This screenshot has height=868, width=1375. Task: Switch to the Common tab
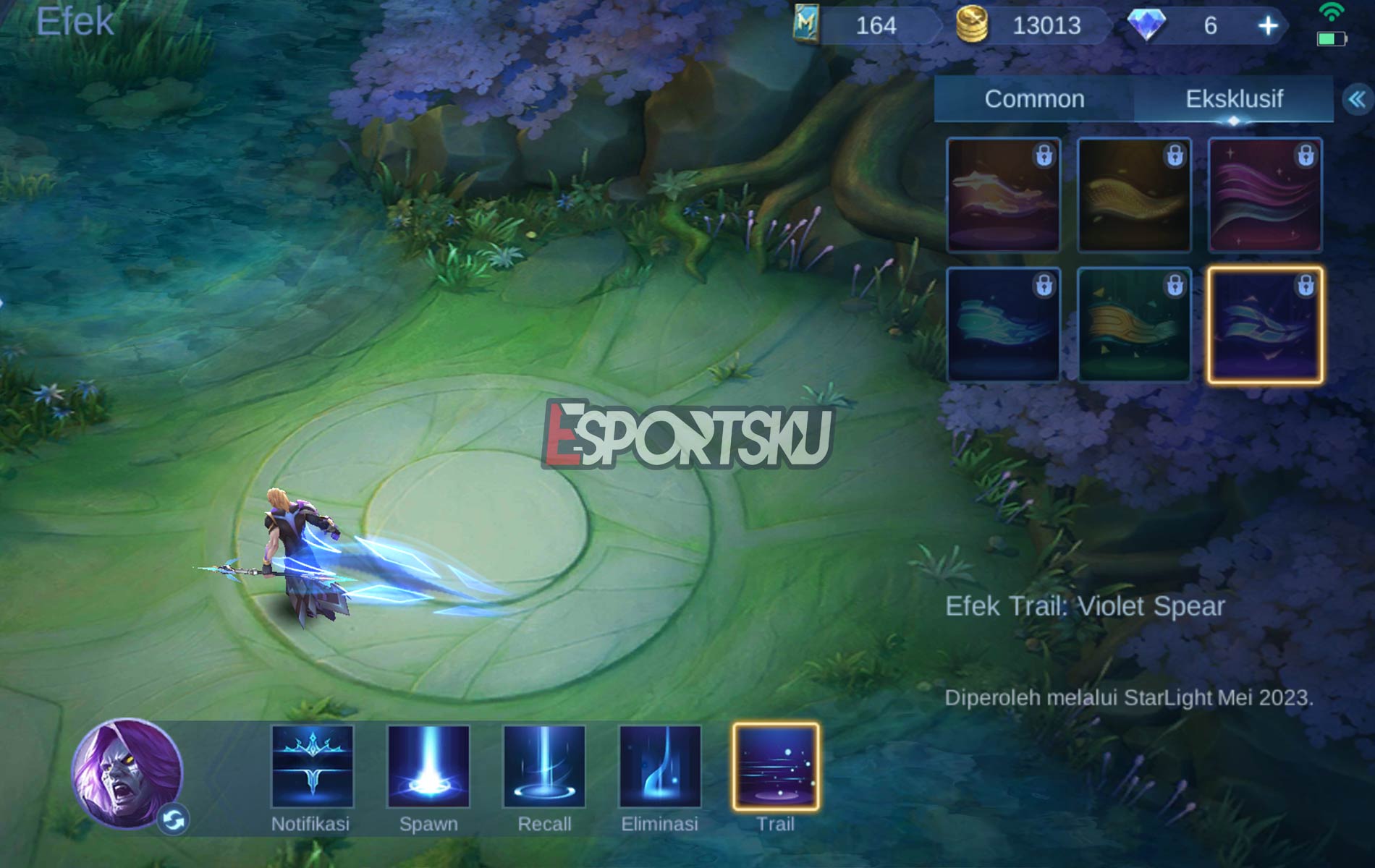(x=1035, y=99)
